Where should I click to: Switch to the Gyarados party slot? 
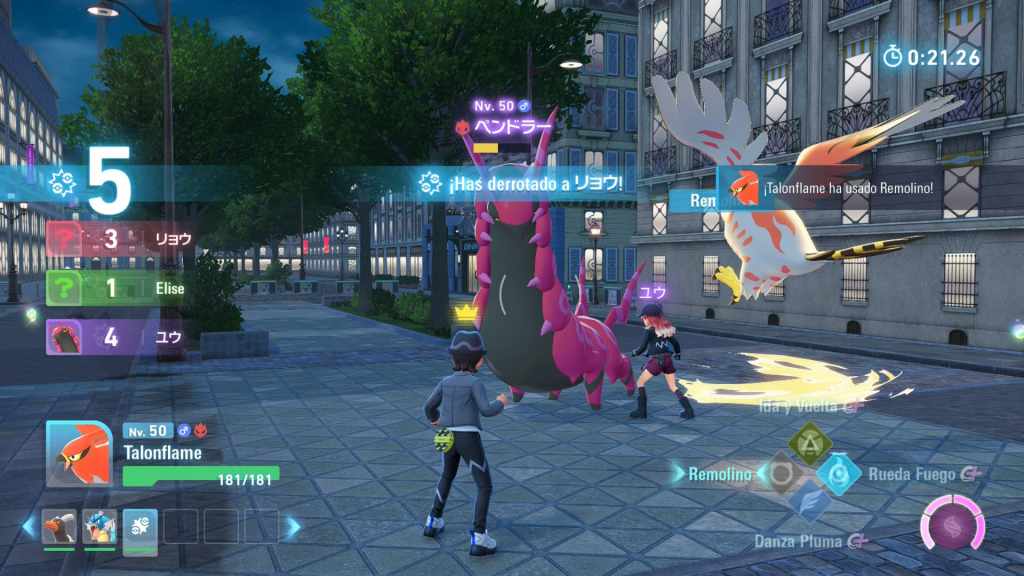tap(100, 526)
